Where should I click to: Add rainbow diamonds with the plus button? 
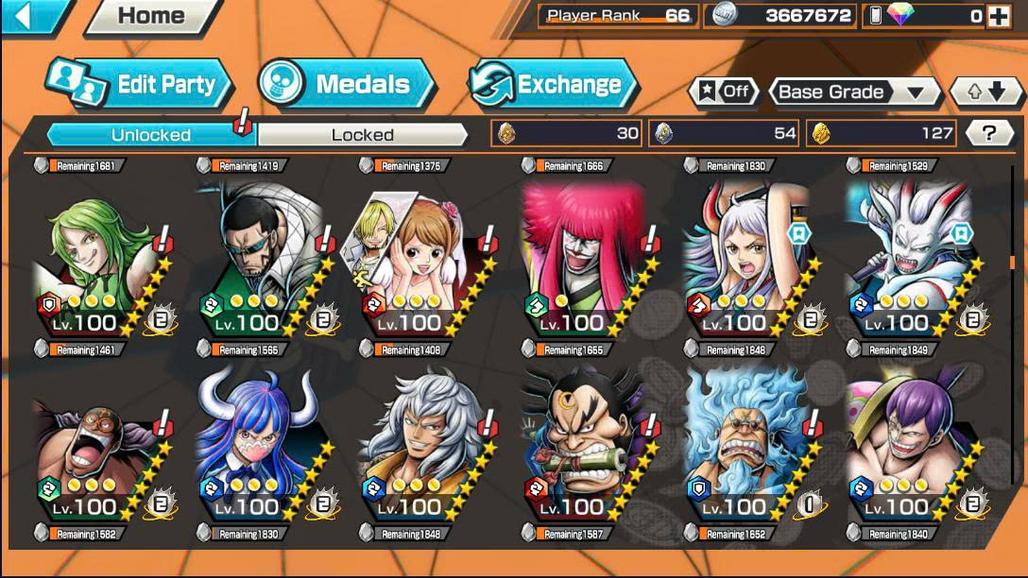click(997, 16)
